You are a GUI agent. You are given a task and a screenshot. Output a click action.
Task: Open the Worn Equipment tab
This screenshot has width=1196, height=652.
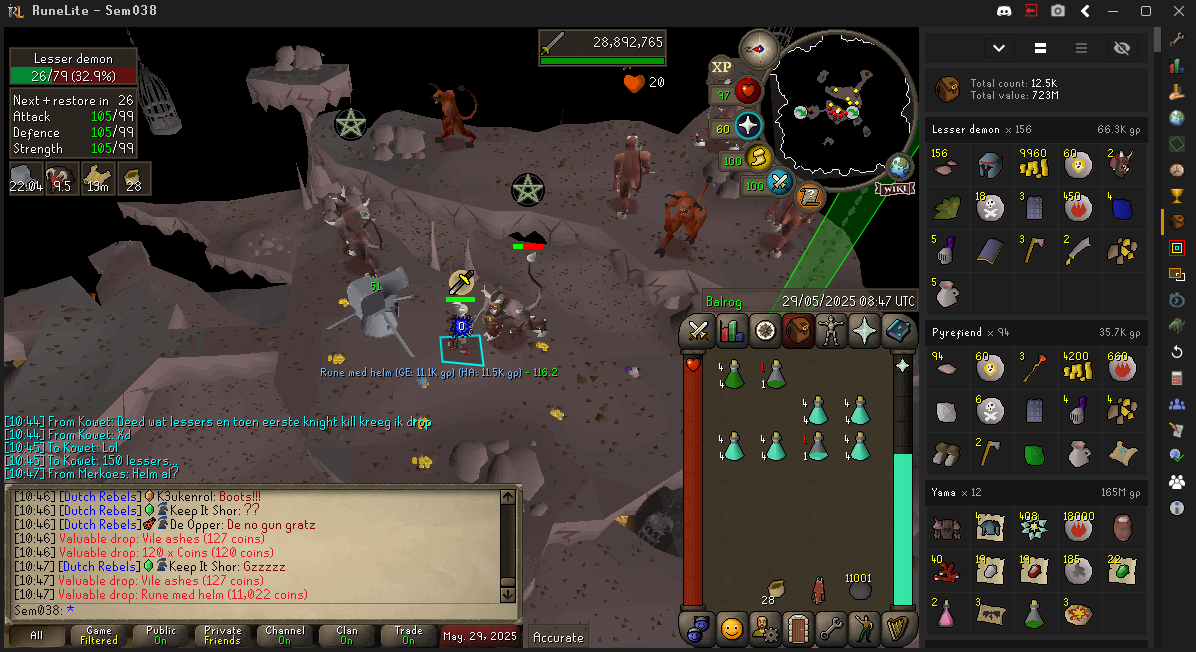tap(831, 331)
